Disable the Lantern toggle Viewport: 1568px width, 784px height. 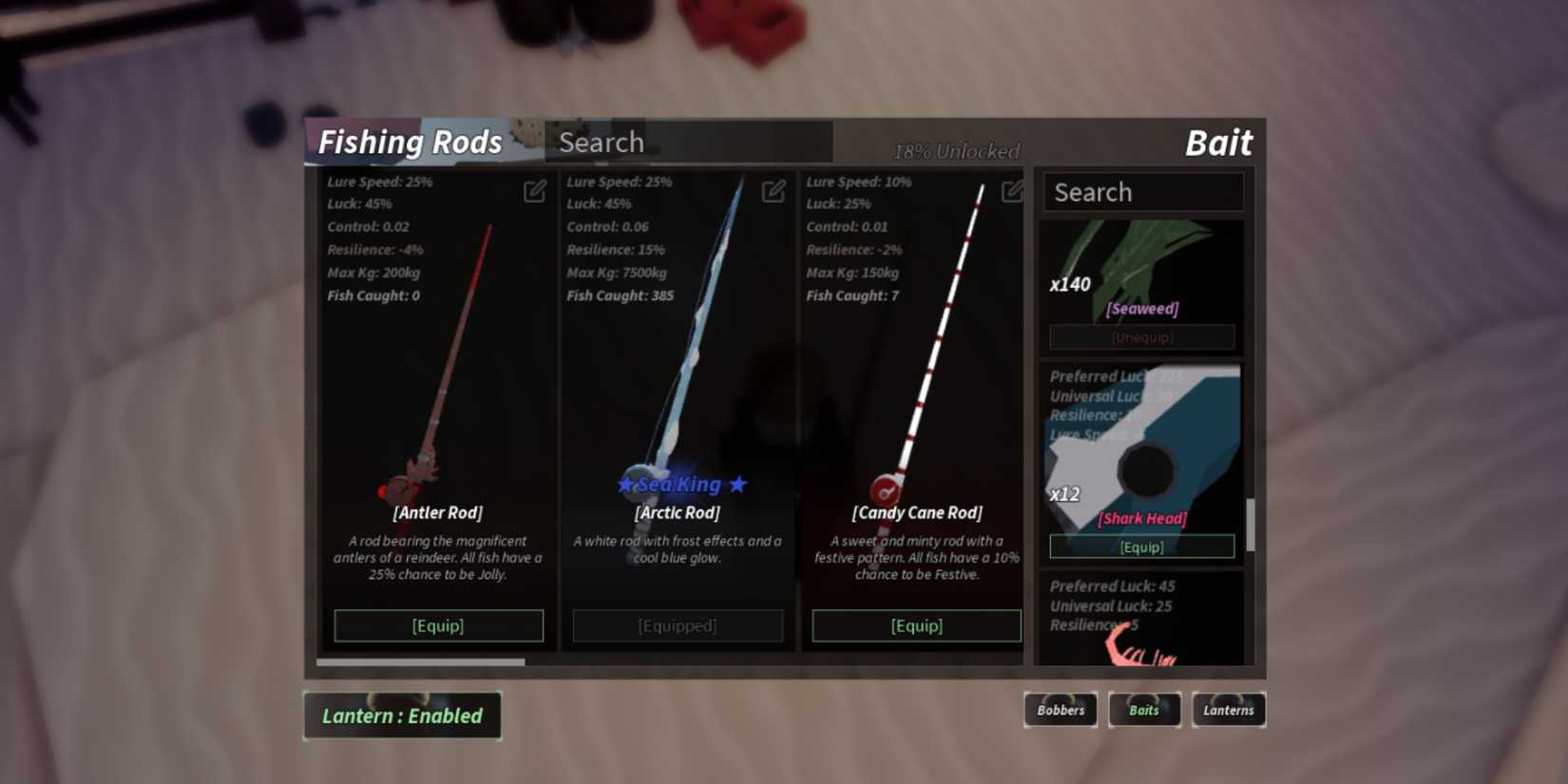[x=401, y=716]
